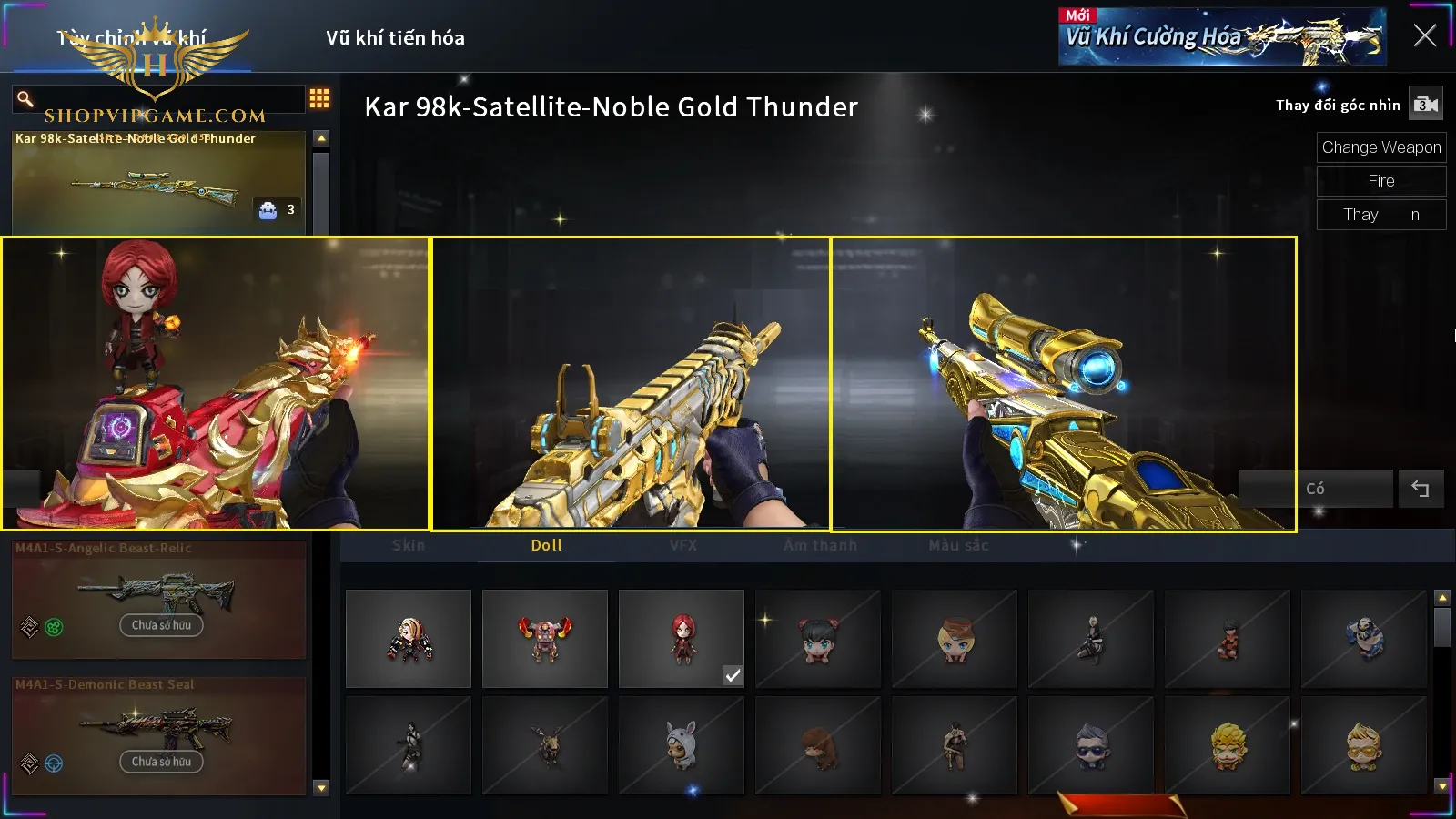This screenshot has width=1456, height=819.
Task: Select the M4A1-S-Angelic Beast-Relic weapon
Action: point(159,598)
